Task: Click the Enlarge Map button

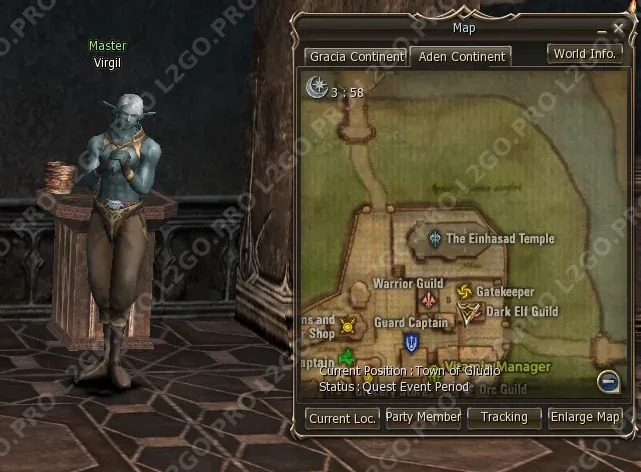Action: point(585,417)
